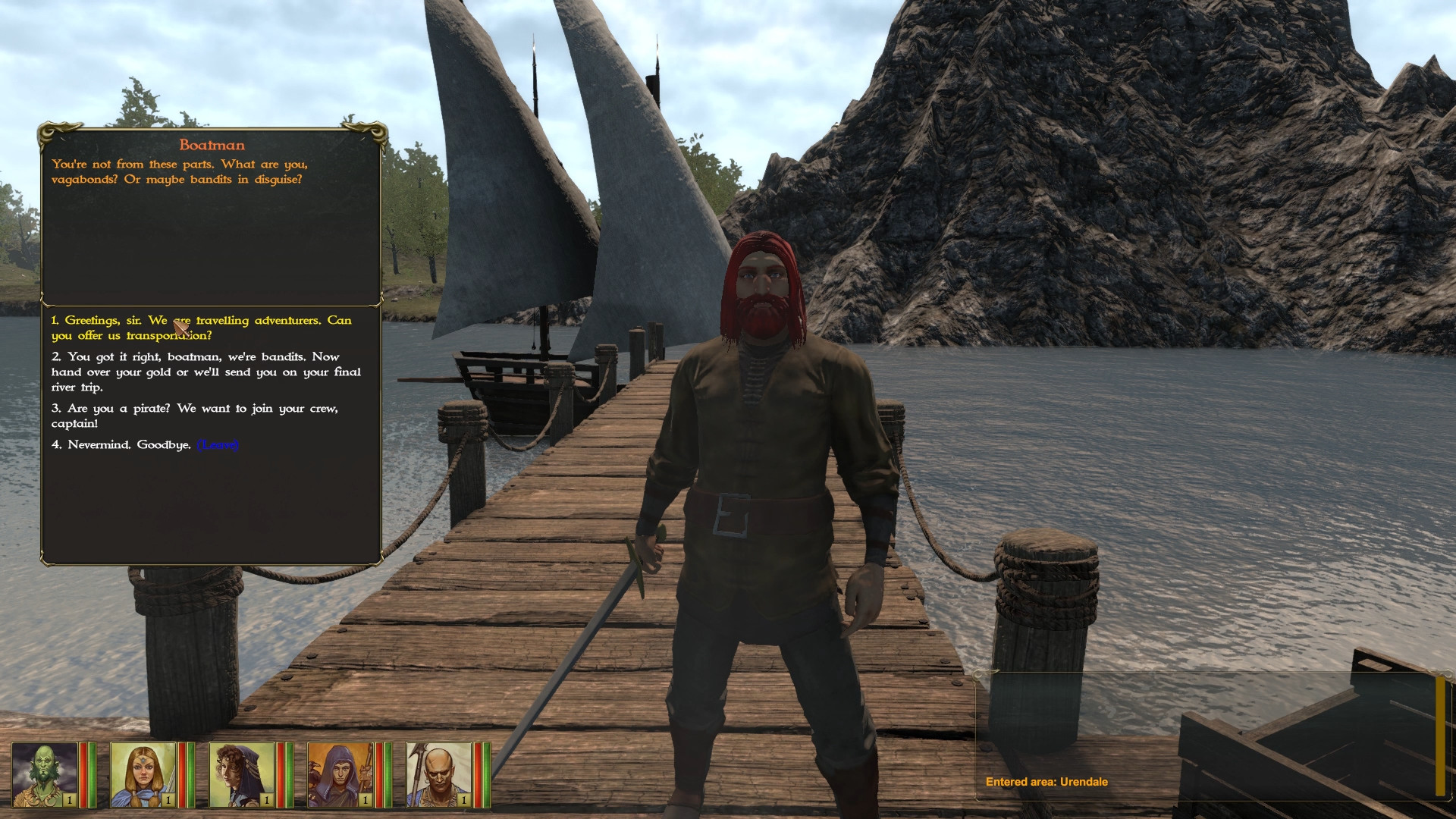Click the 'Boatman' title in the dialogue window
Image resolution: width=1456 pixels, height=819 pixels.
212,144
